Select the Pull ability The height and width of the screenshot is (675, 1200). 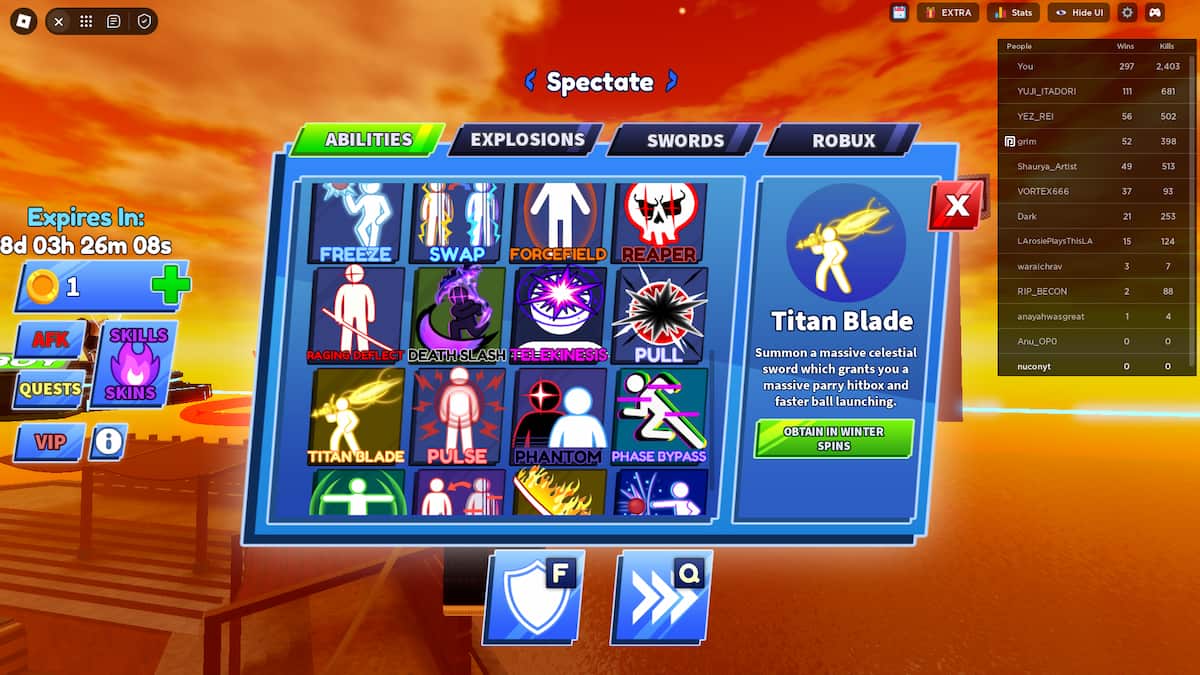660,315
